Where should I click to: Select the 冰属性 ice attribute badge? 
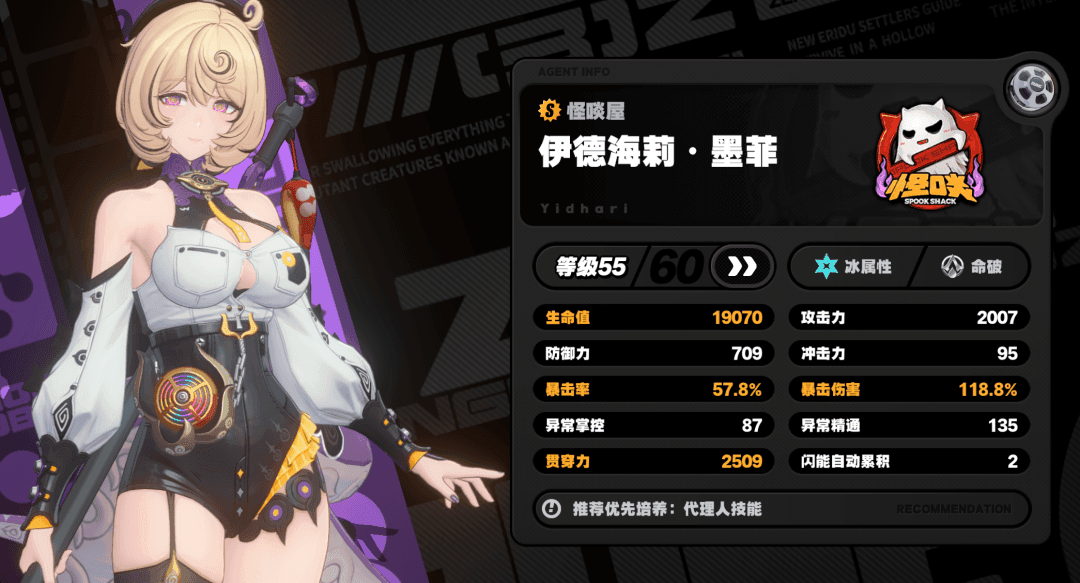[854, 267]
